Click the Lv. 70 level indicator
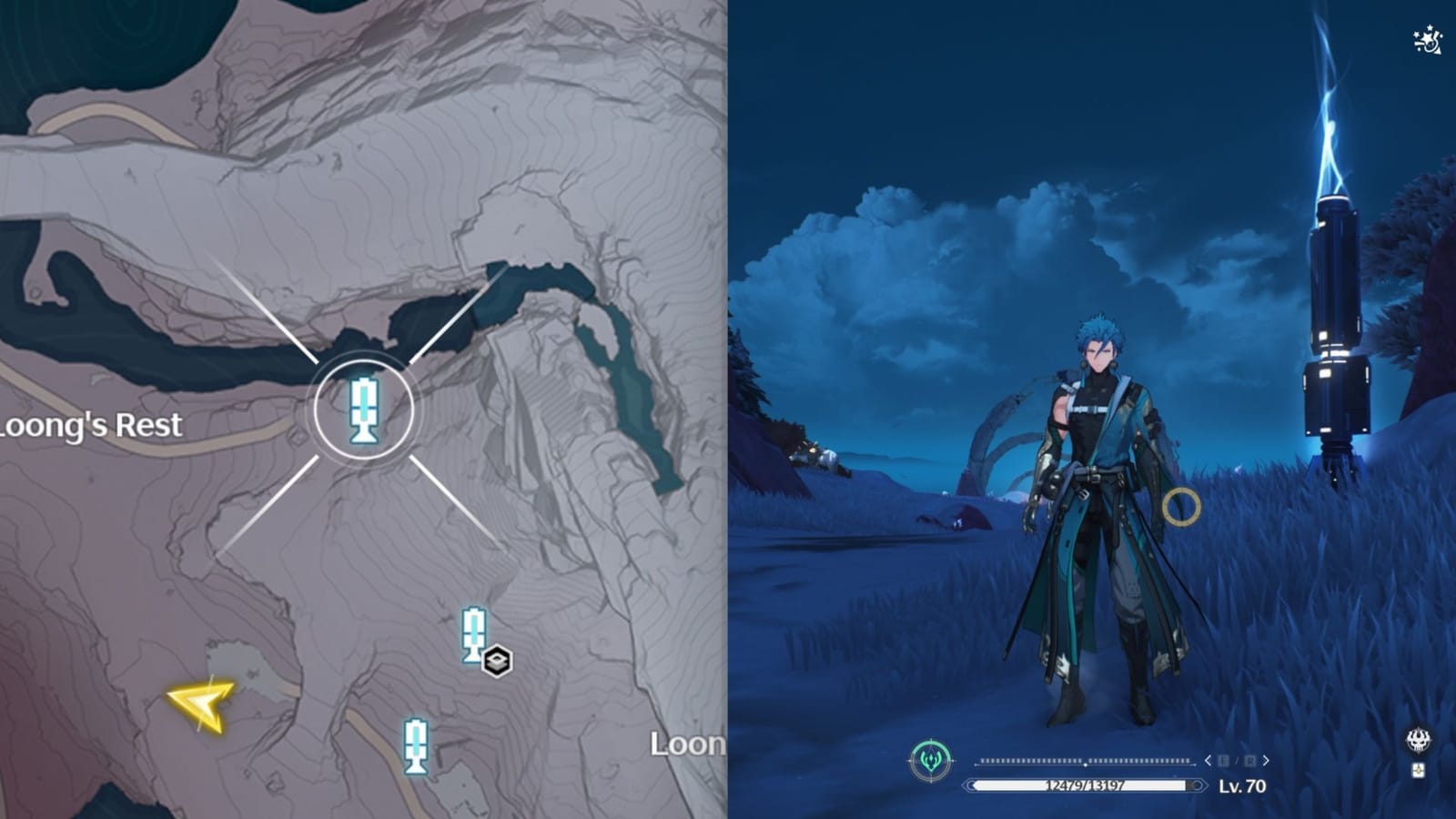 coord(1243,784)
